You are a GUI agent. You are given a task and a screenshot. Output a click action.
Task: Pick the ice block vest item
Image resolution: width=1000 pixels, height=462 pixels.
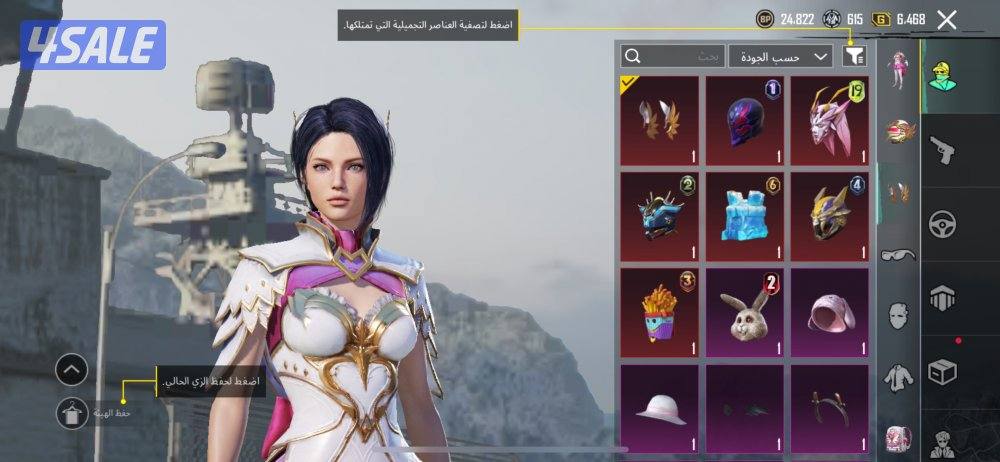click(x=745, y=215)
